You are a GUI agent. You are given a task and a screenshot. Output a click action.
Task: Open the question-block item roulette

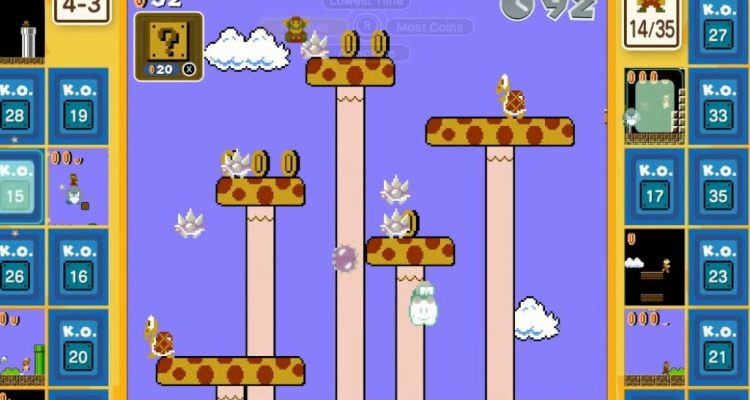coord(168,46)
